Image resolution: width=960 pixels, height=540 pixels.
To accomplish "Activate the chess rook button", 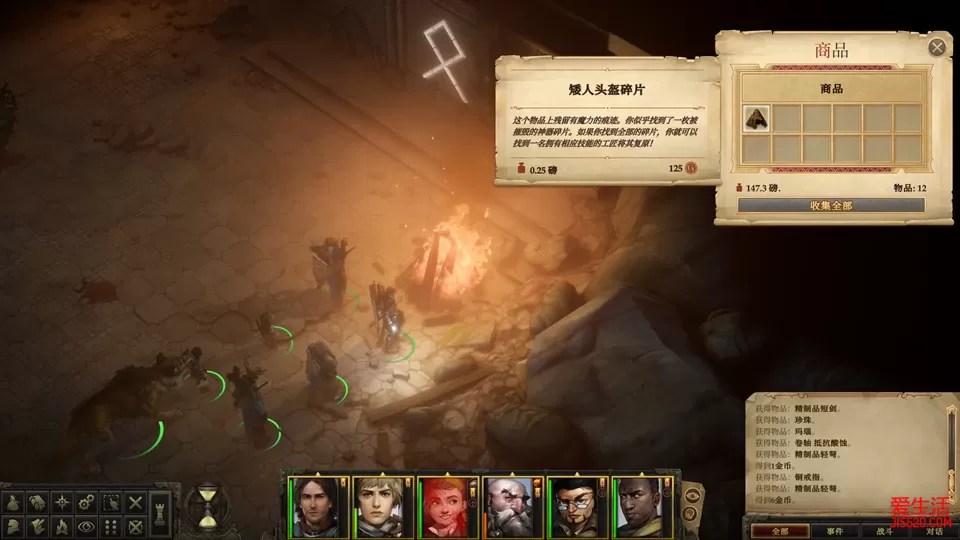I will pyautogui.click(x=162, y=514).
